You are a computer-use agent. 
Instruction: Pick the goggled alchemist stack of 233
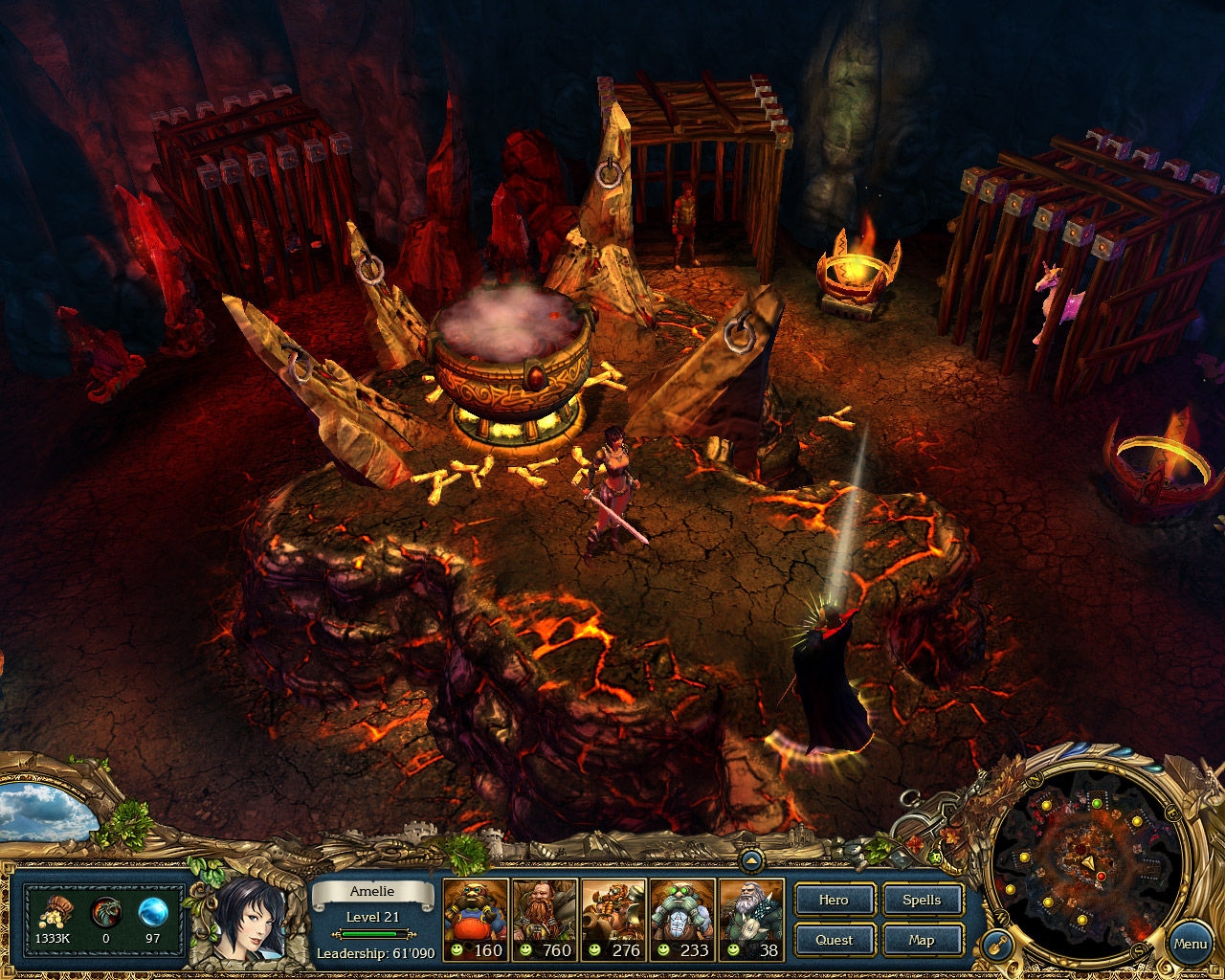coord(682,920)
